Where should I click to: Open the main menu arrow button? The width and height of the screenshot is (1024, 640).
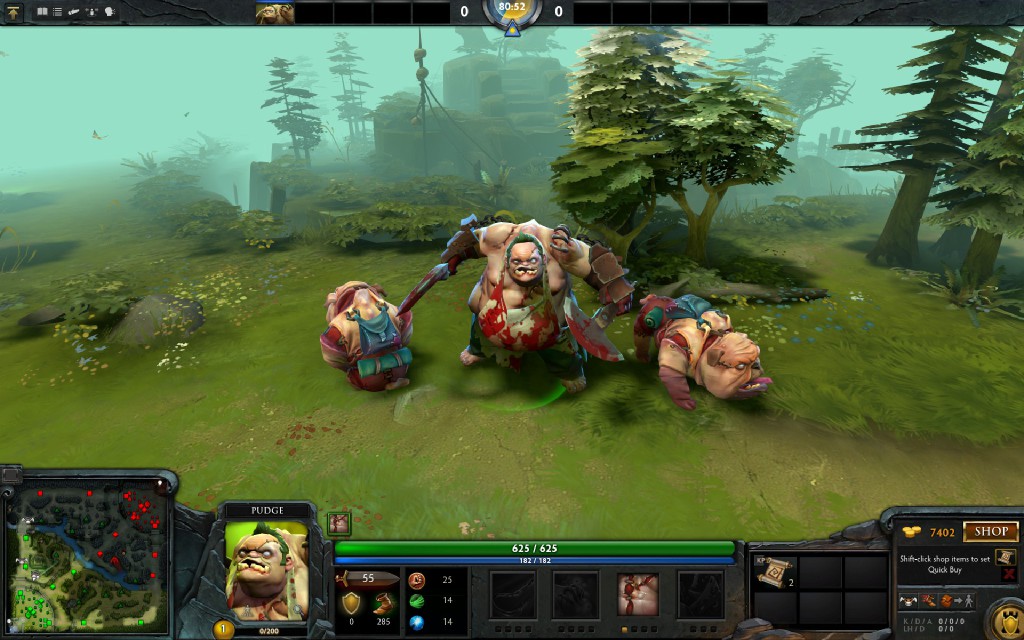[x=14, y=13]
